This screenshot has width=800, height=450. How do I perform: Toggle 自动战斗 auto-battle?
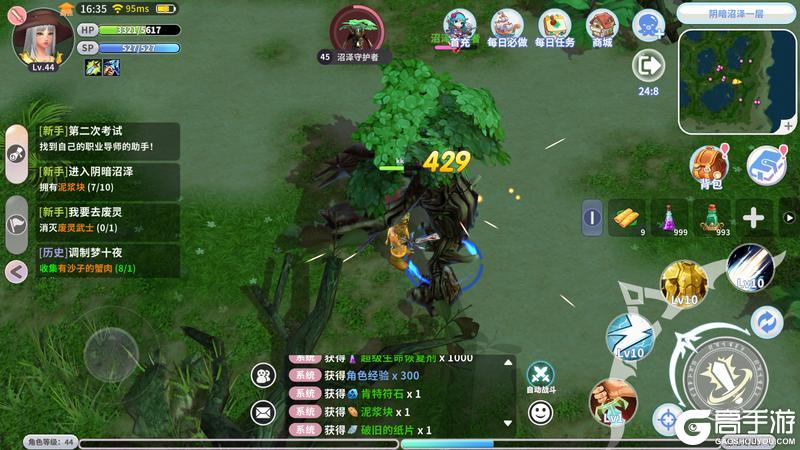[x=540, y=375]
